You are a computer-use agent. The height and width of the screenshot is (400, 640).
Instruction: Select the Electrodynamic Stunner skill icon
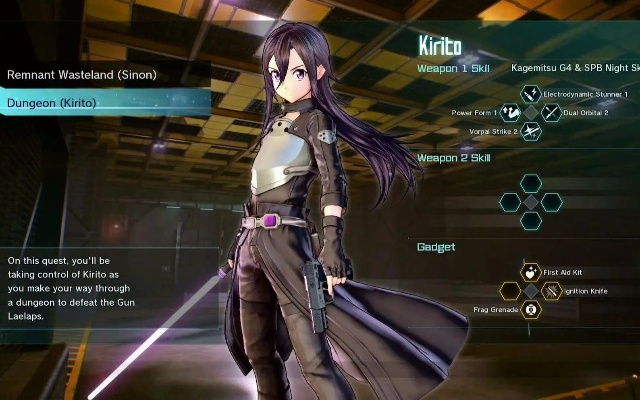[531, 94]
